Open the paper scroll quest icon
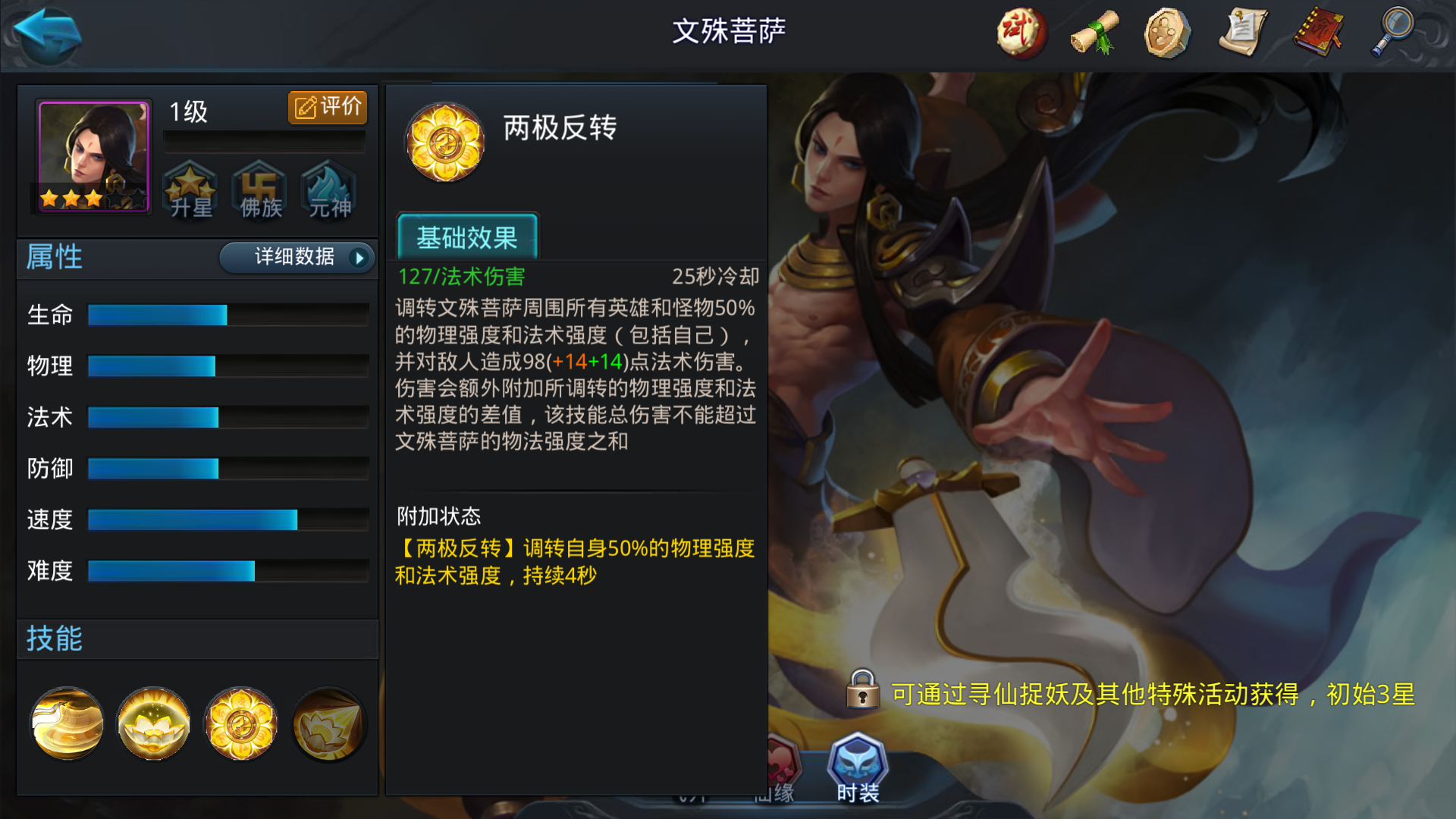The height and width of the screenshot is (819, 1456). point(1242,33)
